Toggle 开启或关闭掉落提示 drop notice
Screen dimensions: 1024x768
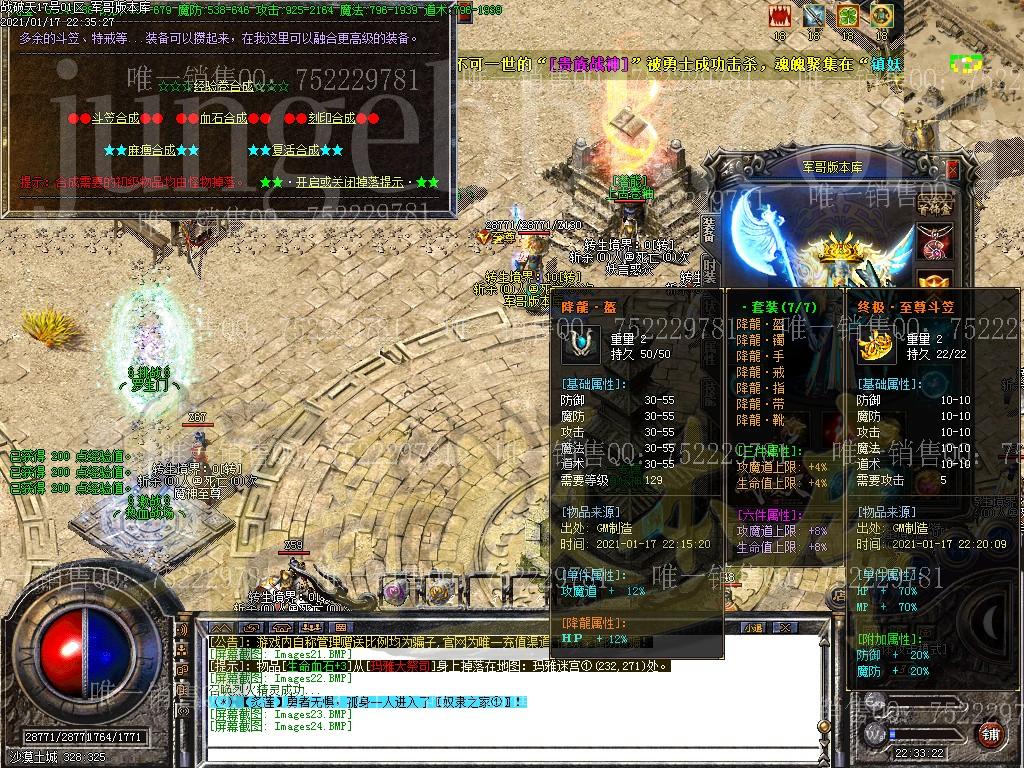click(x=349, y=182)
